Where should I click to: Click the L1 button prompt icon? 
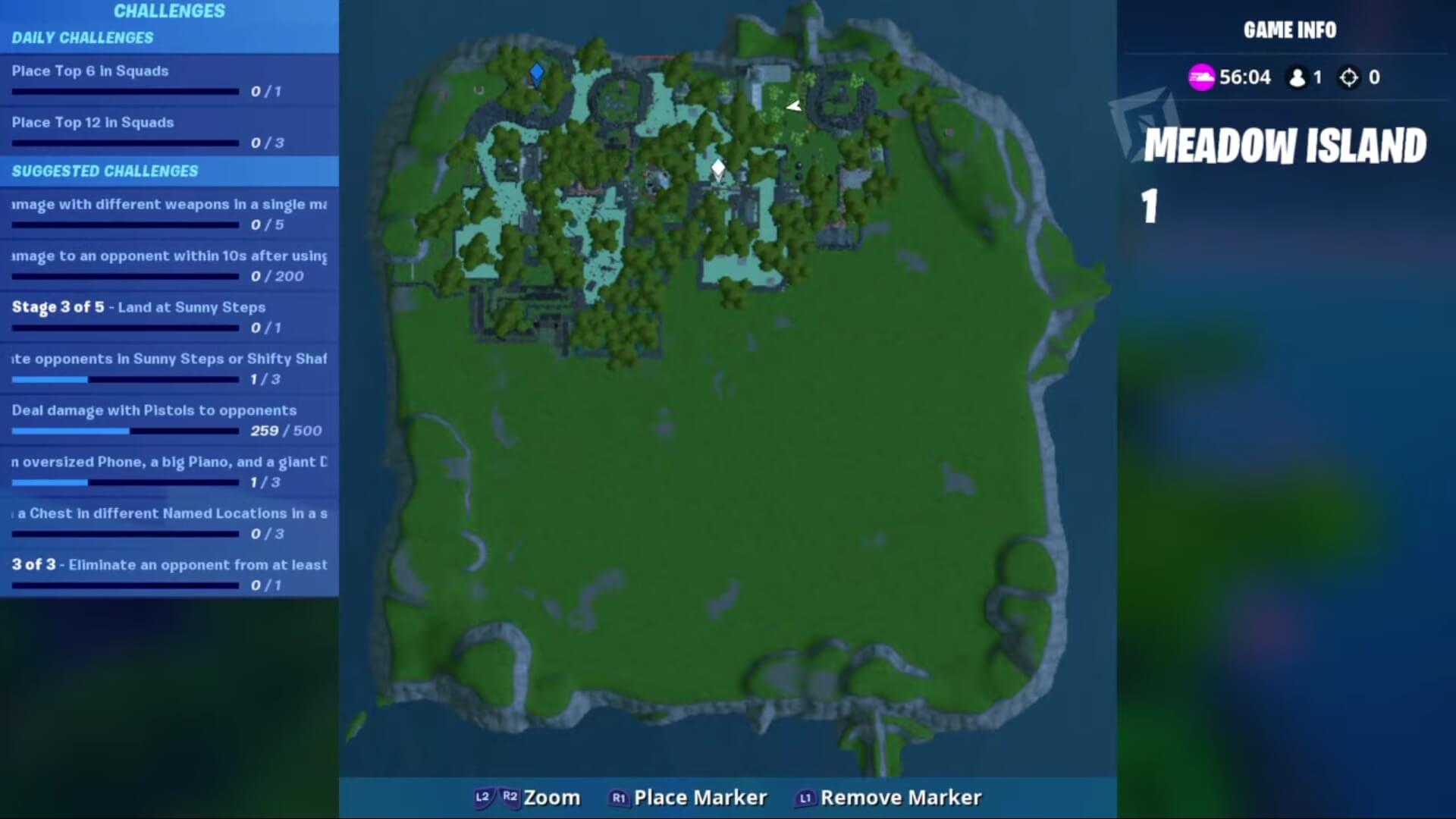[x=805, y=797]
